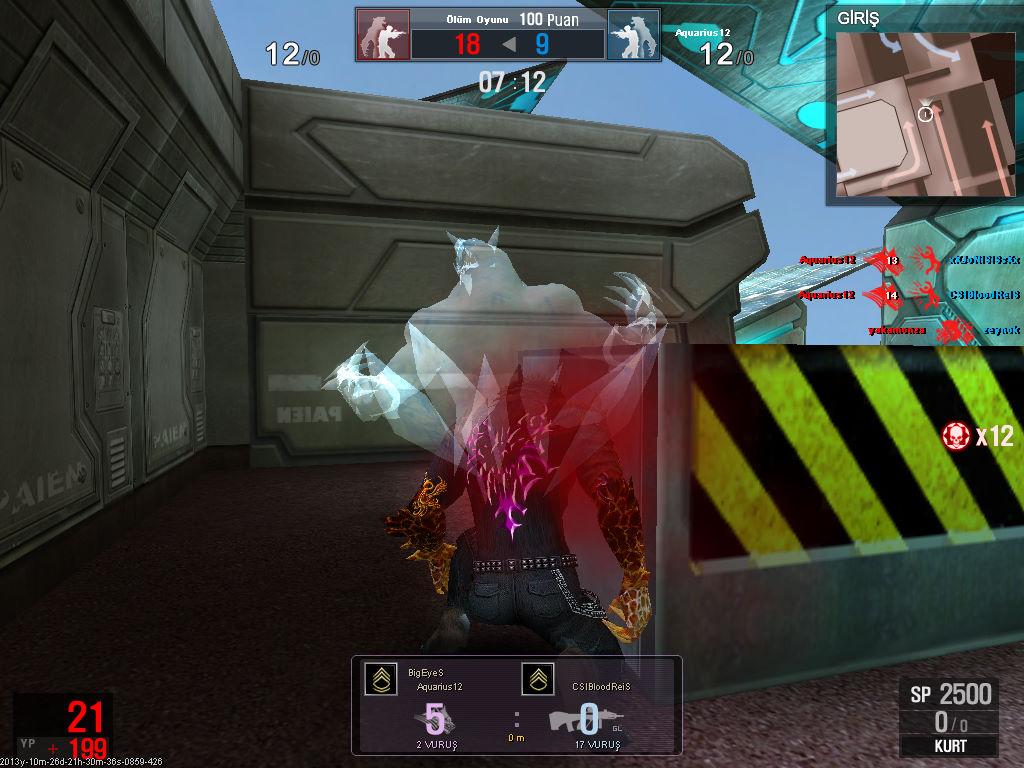Click Aquarius12's rank badge in the kill panel
The image size is (1024, 768).
click(x=381, y=679)
